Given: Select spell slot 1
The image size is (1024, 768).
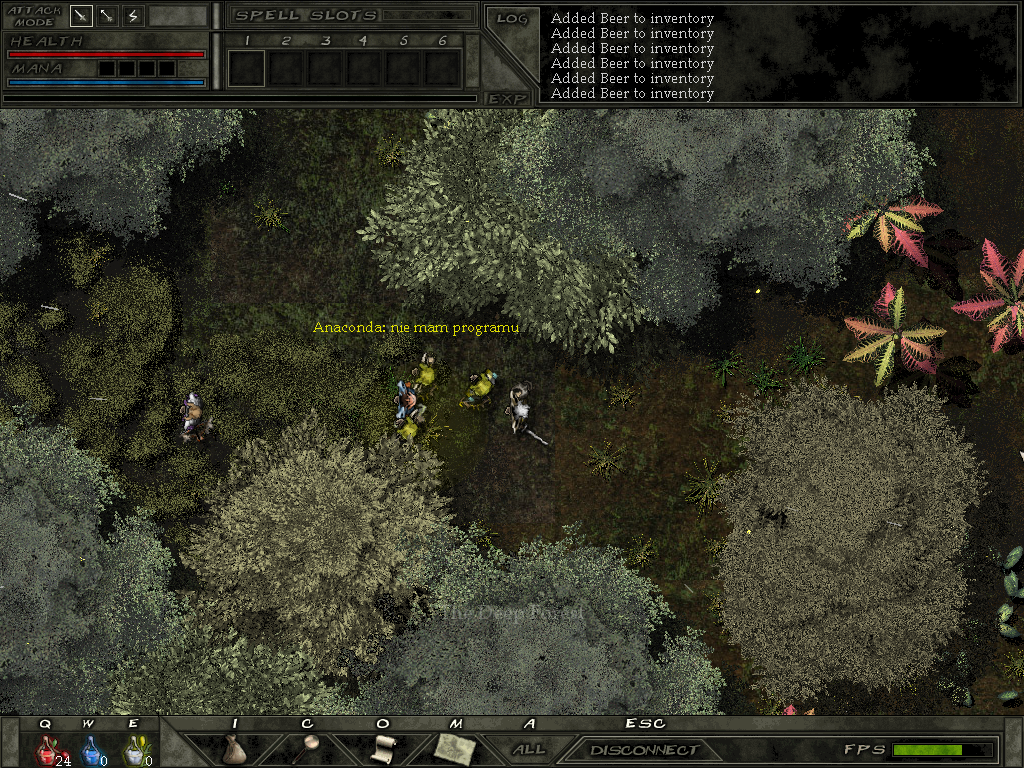Looking at the screenshot, I should coord(246,68).
